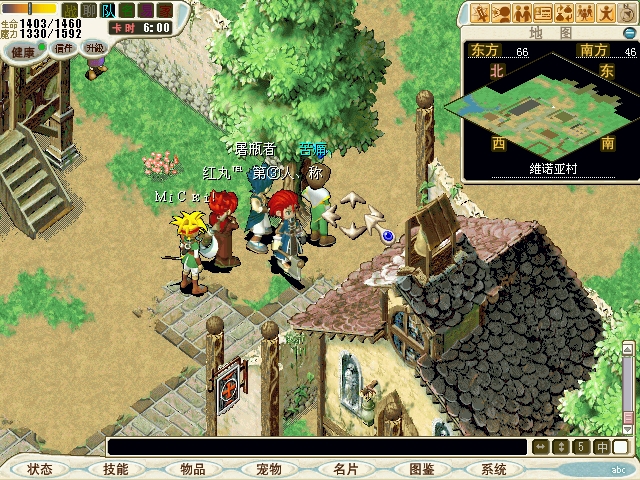The height and width of the screenshot is (480, 640).
Task: Open the 系统 (System) menu
Action: (x=493, y=469)
